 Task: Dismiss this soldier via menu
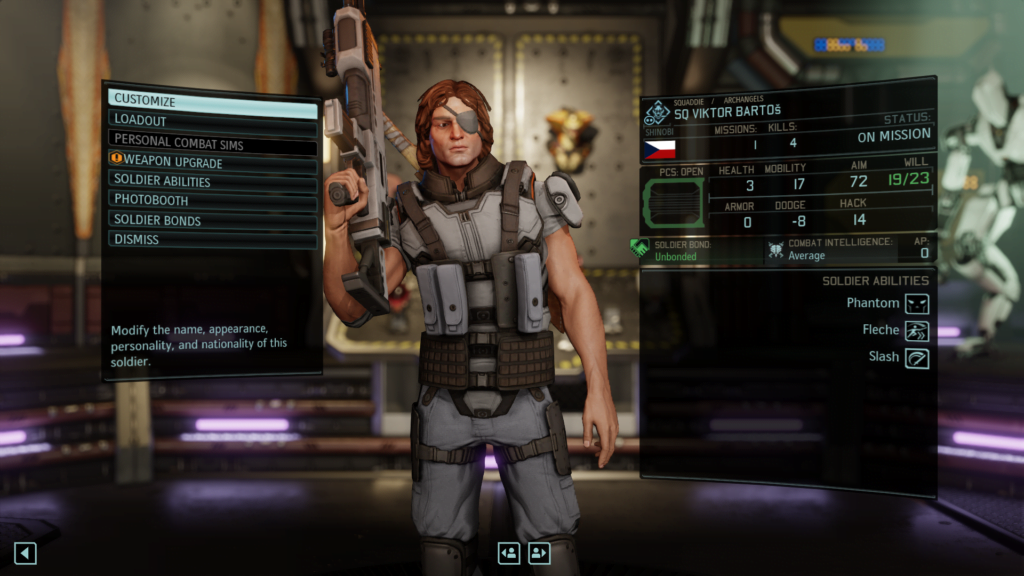pos(212,239)
